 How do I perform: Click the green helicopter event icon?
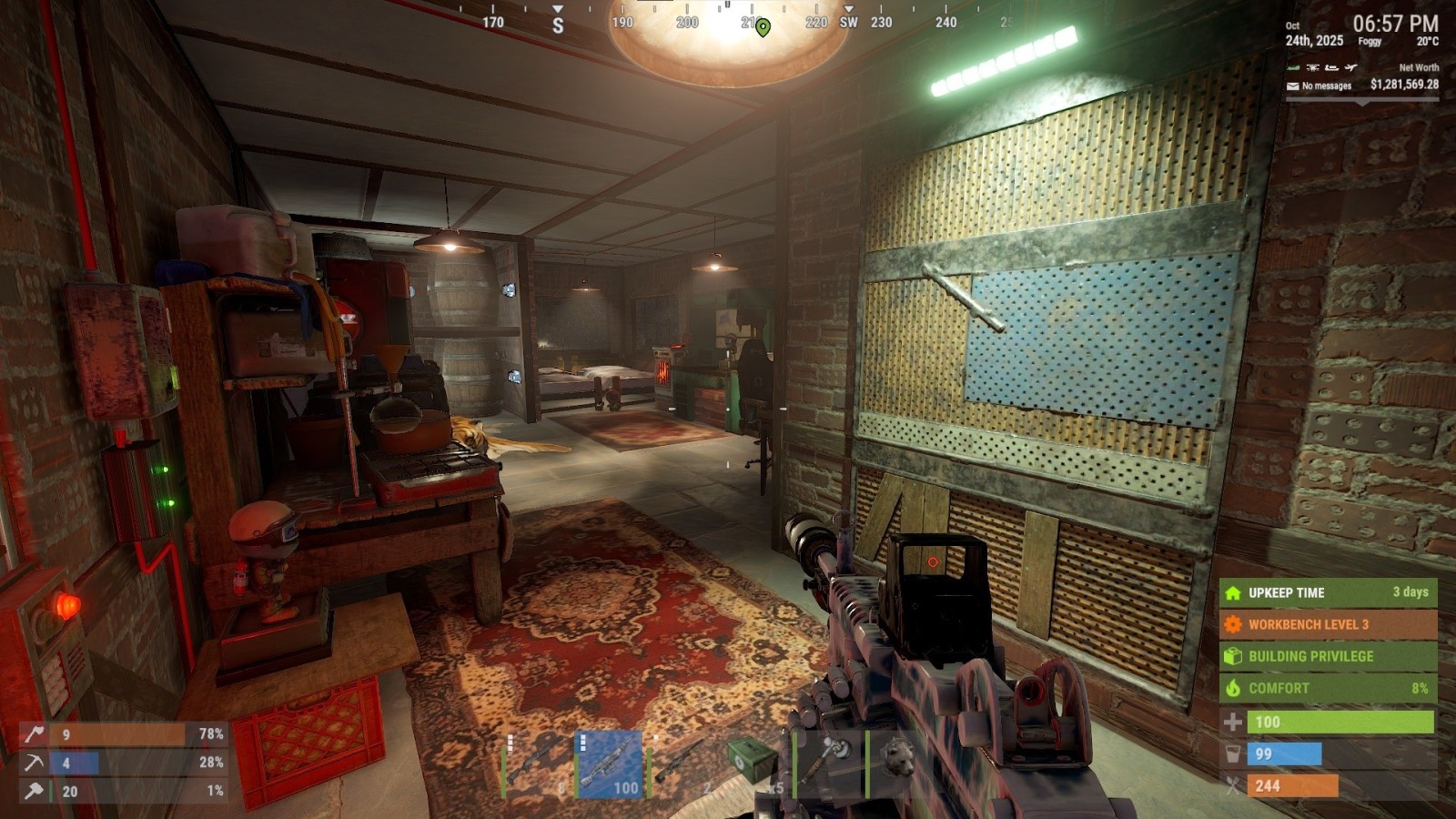coord(1293,67)
